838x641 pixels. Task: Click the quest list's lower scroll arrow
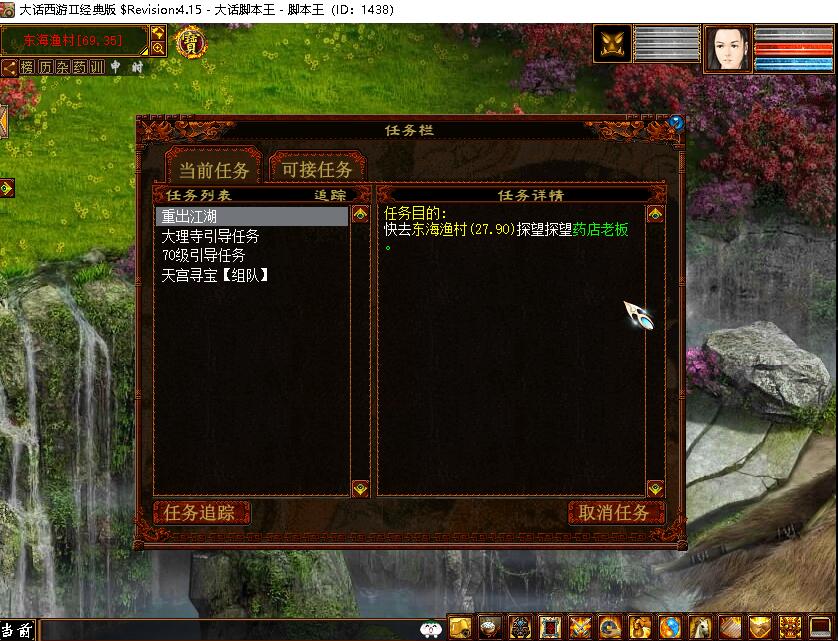click(x=360, y=489)
